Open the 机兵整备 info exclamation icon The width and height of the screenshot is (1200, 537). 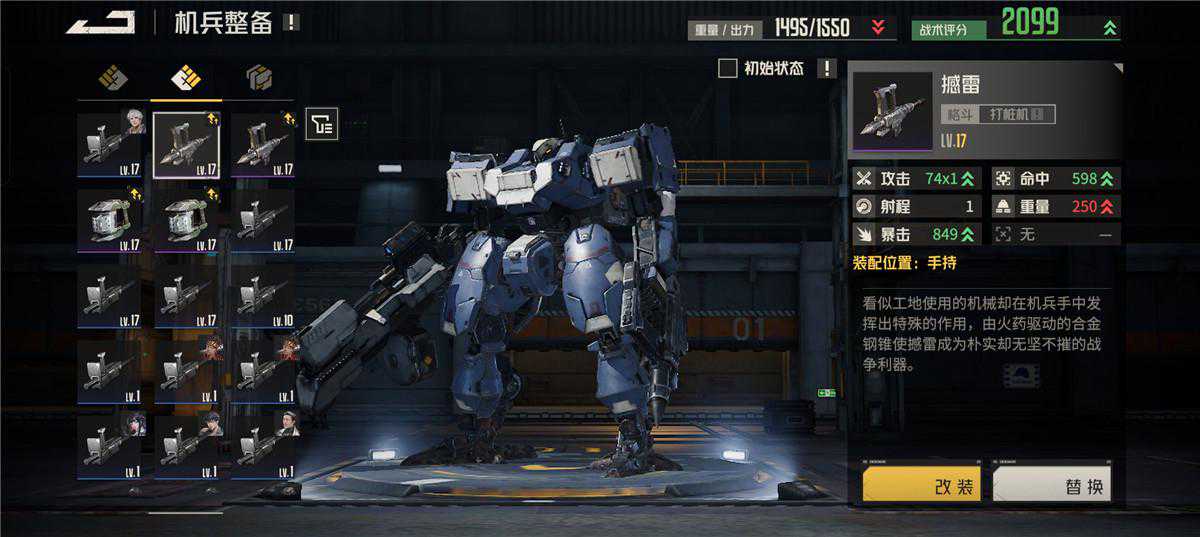point(291,22)
